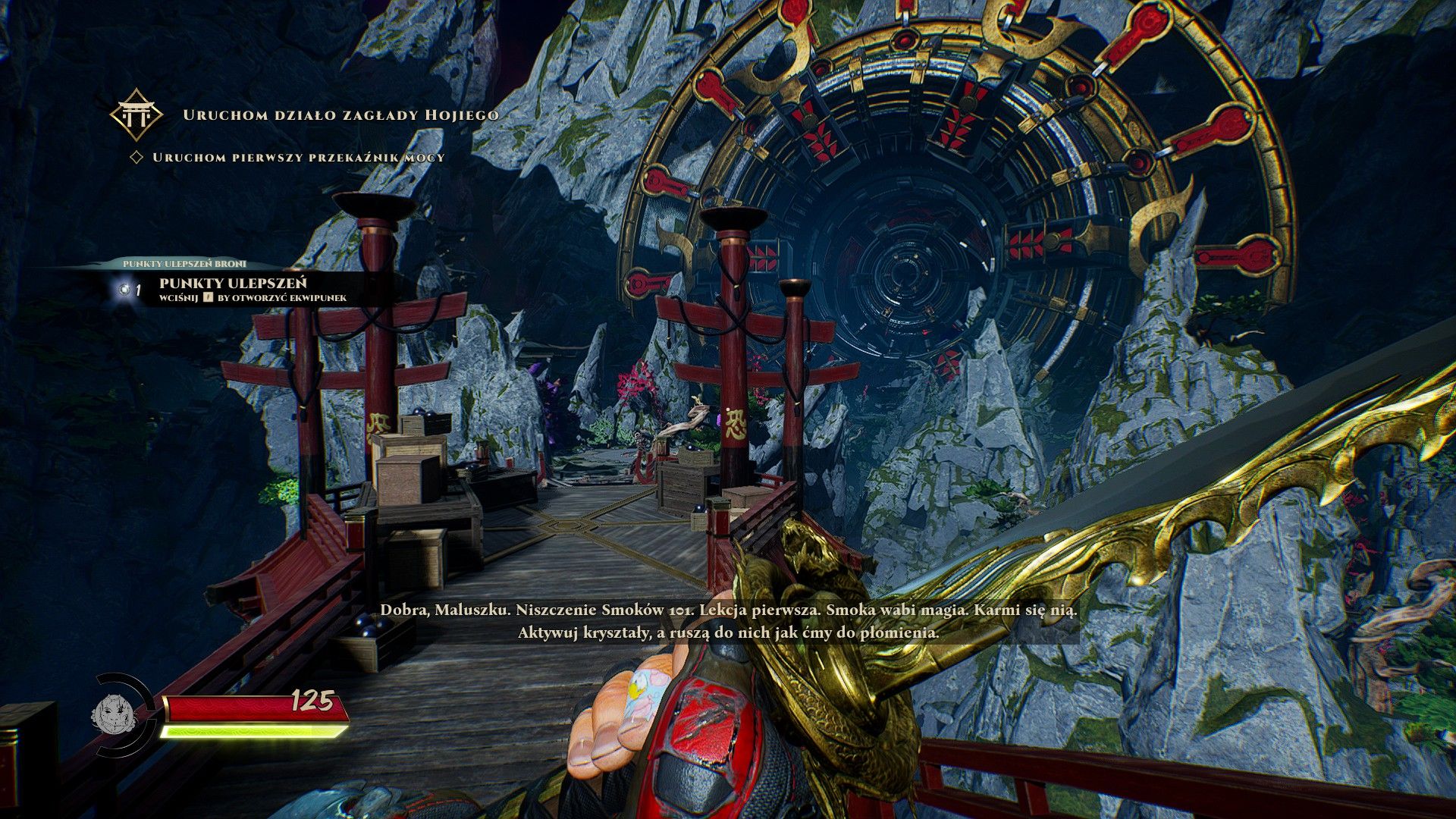Viewport: 1456px width, 819px height.
Task: Select the torii gate objective icon
Action: click(136, 115)
